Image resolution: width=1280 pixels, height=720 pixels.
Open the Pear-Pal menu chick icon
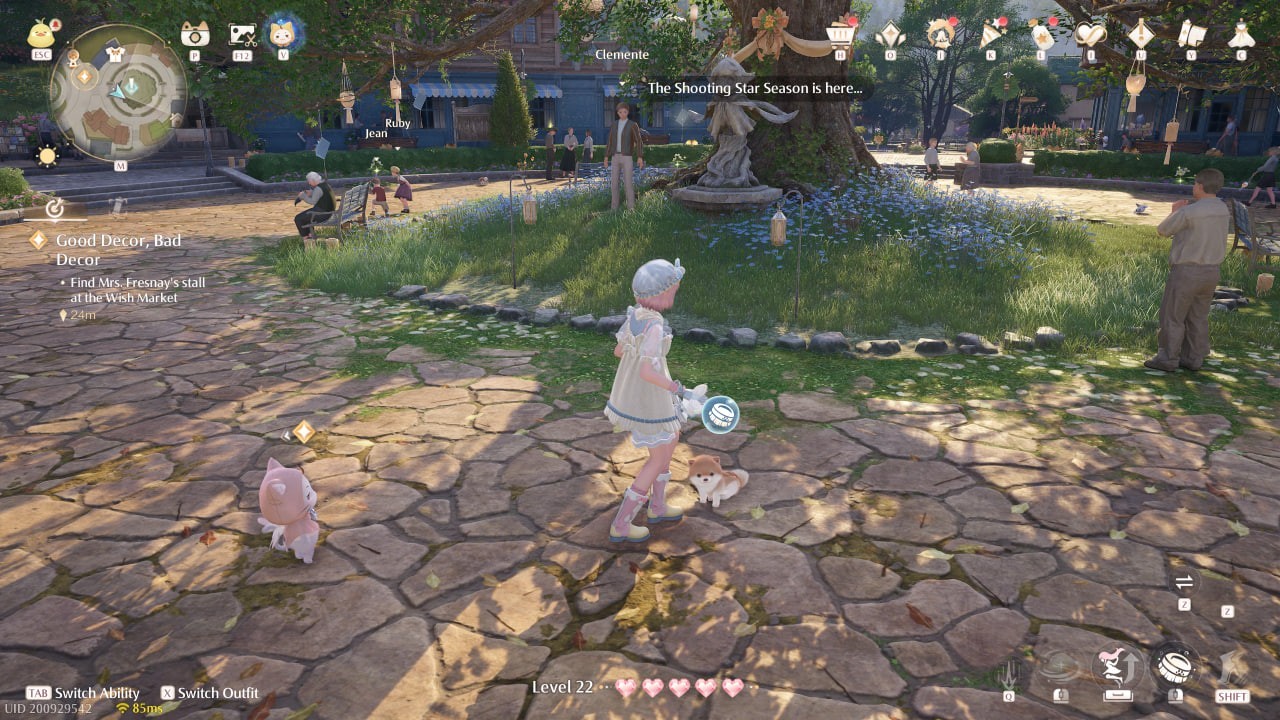click(43, 33)
